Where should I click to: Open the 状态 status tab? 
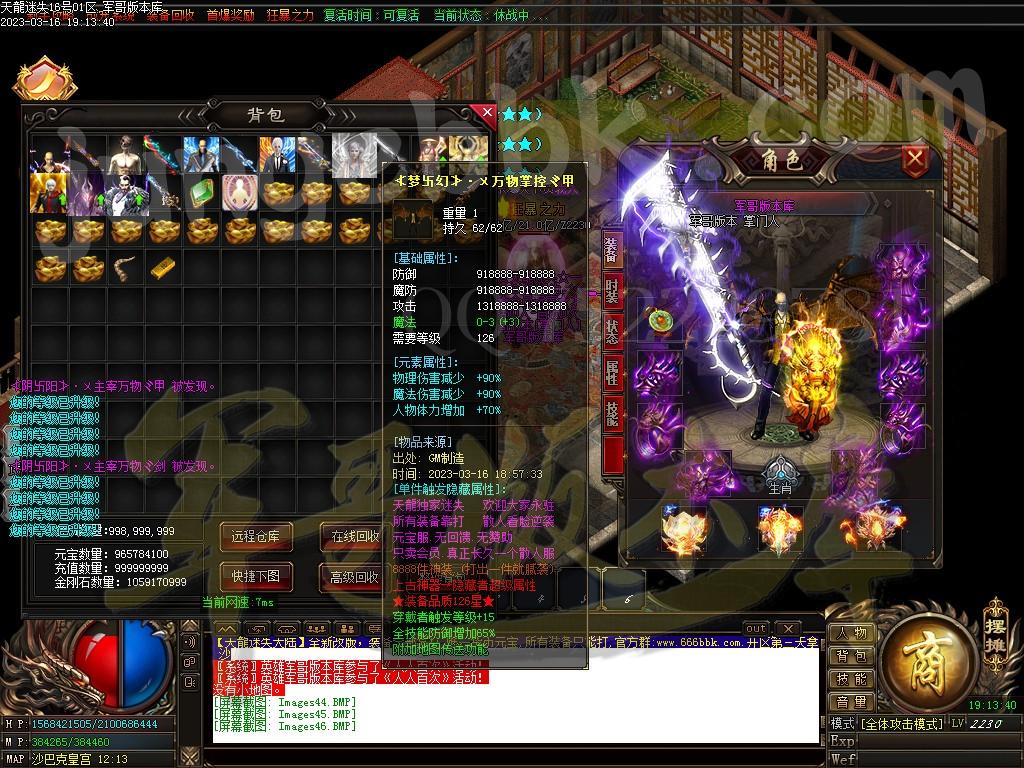612,332
